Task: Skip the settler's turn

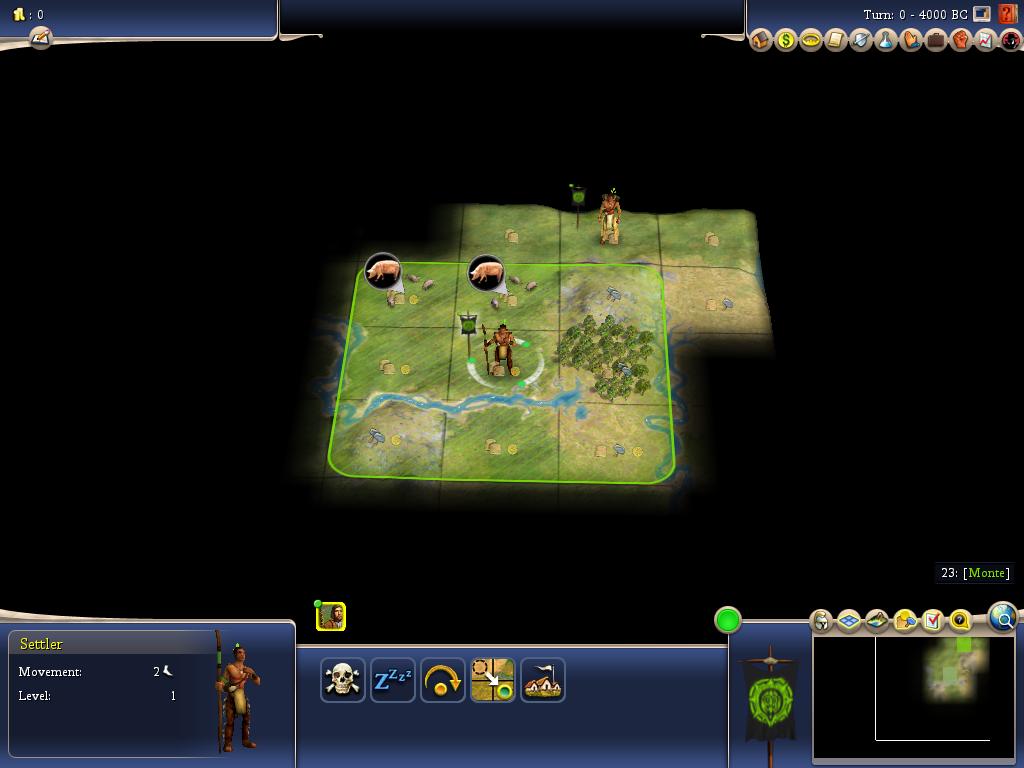Action: 443,680
